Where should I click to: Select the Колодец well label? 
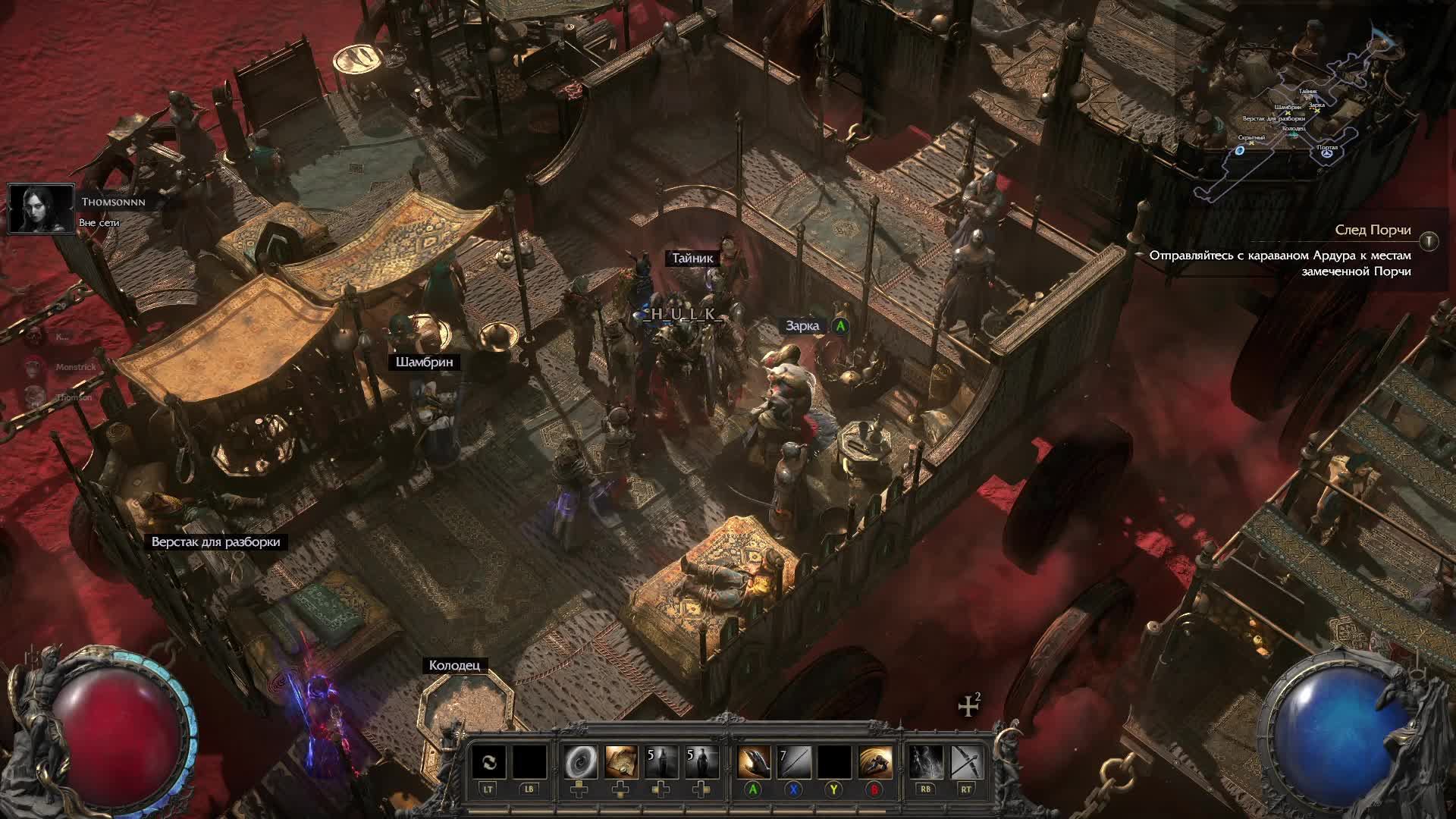(454, 666)
